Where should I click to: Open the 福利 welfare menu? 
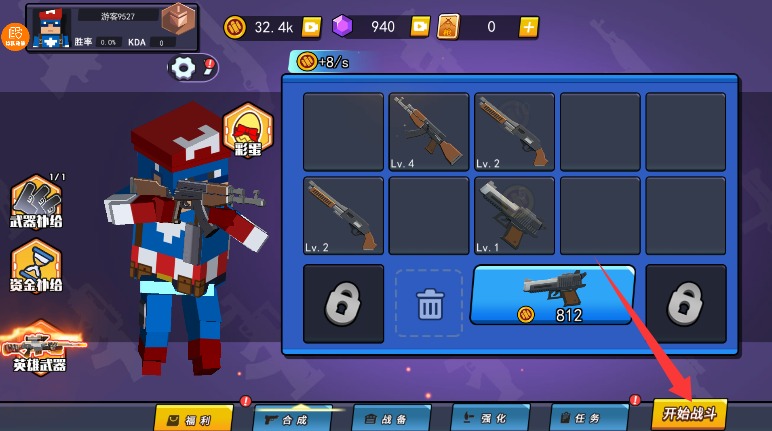click(193, 418)
